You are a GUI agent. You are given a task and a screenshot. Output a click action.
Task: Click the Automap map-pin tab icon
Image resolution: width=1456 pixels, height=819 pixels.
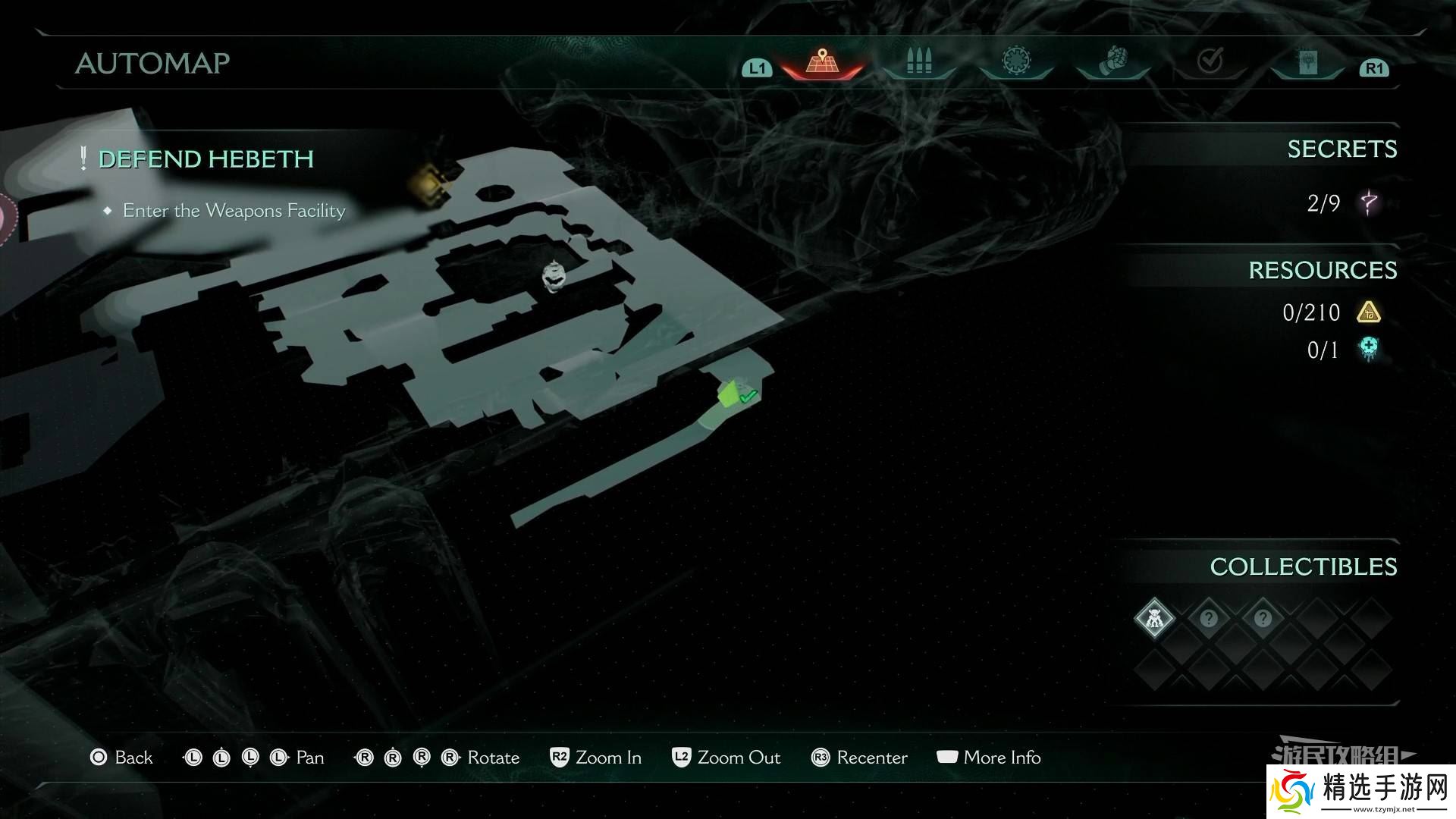point(823,61)
